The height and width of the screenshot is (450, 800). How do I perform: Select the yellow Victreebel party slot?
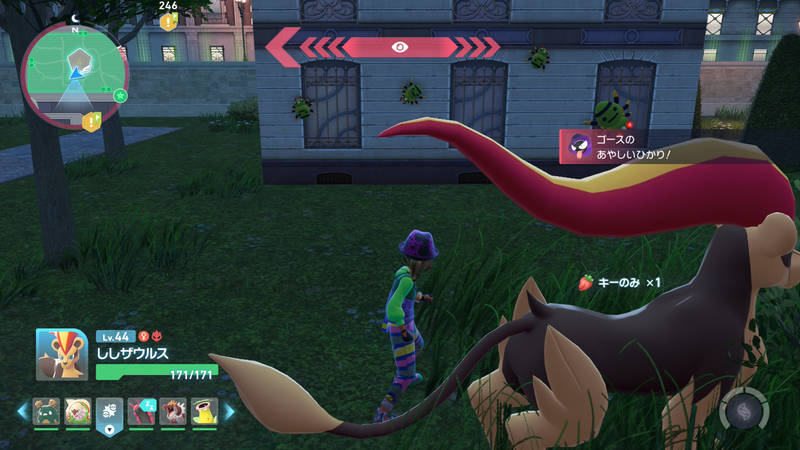click(205, 411)
